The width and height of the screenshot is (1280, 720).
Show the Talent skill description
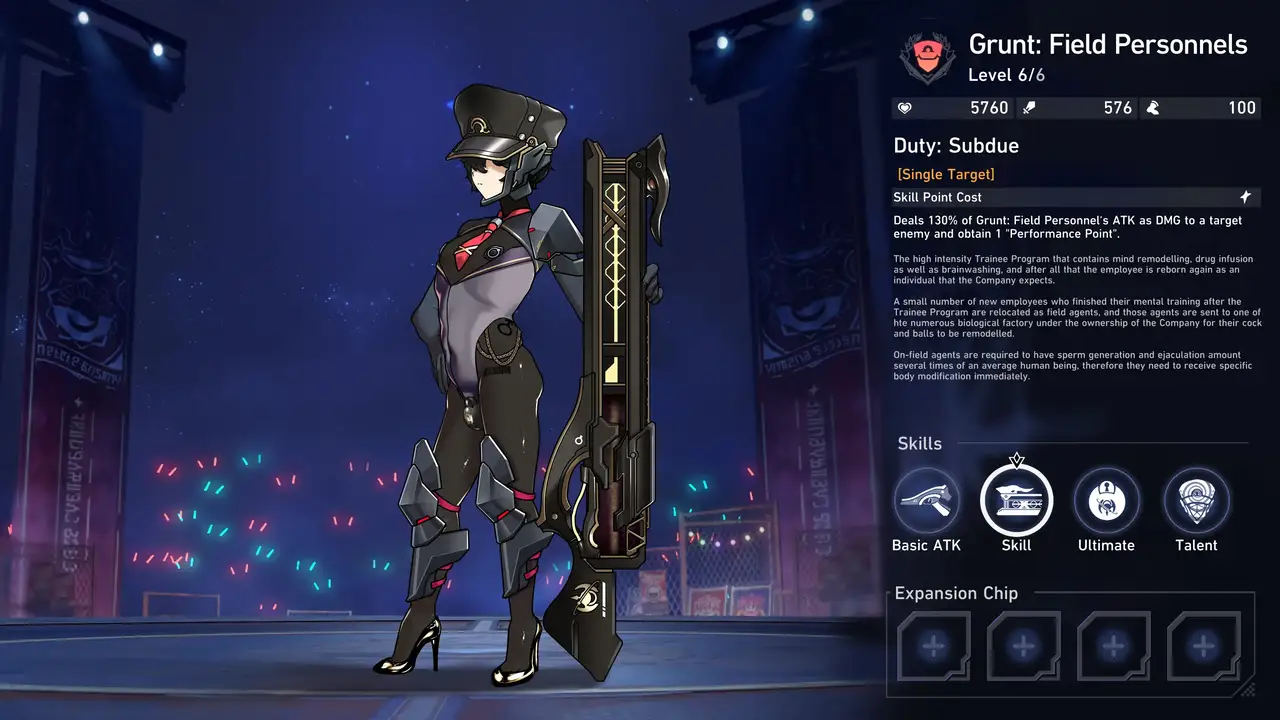tap(1196, 500)
